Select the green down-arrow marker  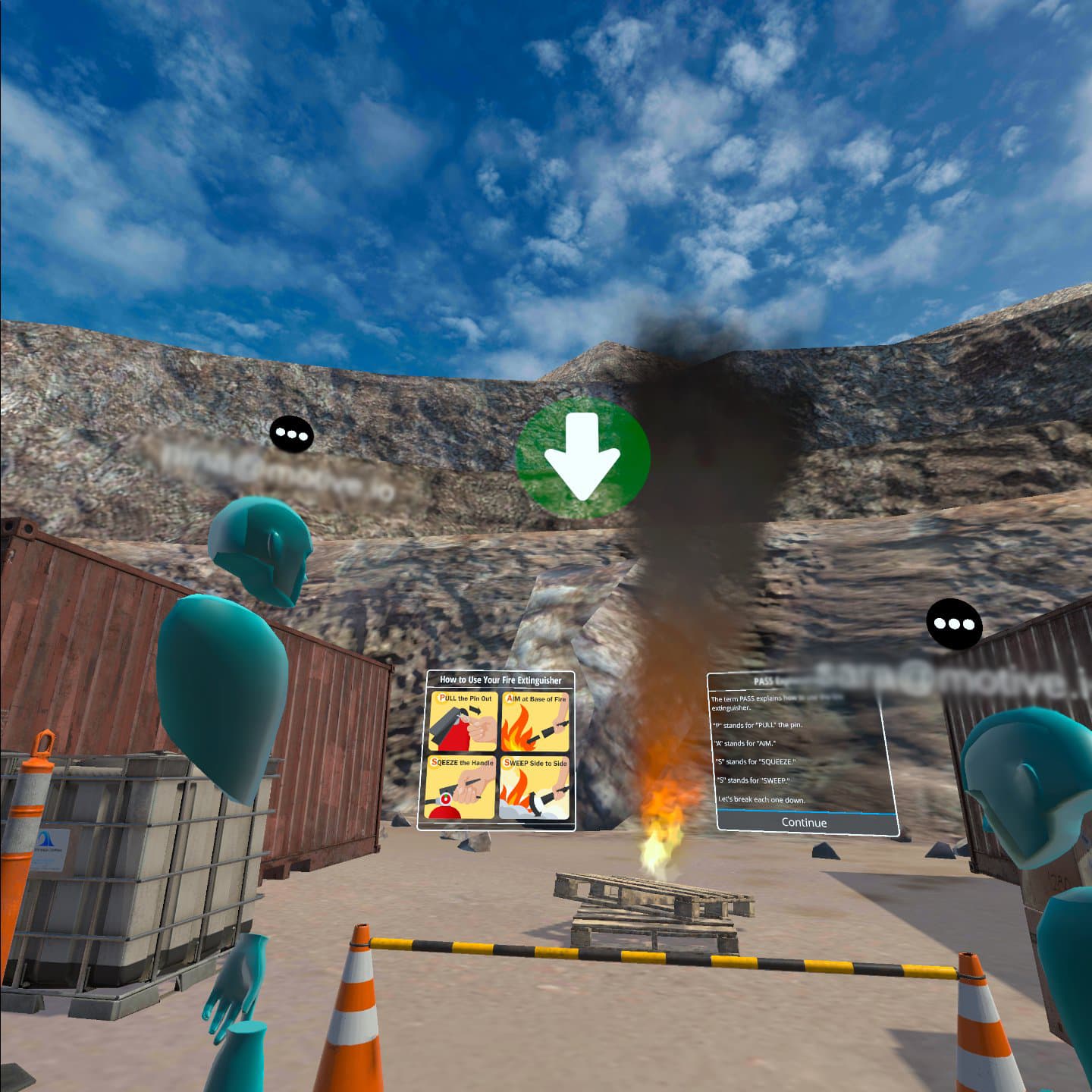[x=582, y=457]
